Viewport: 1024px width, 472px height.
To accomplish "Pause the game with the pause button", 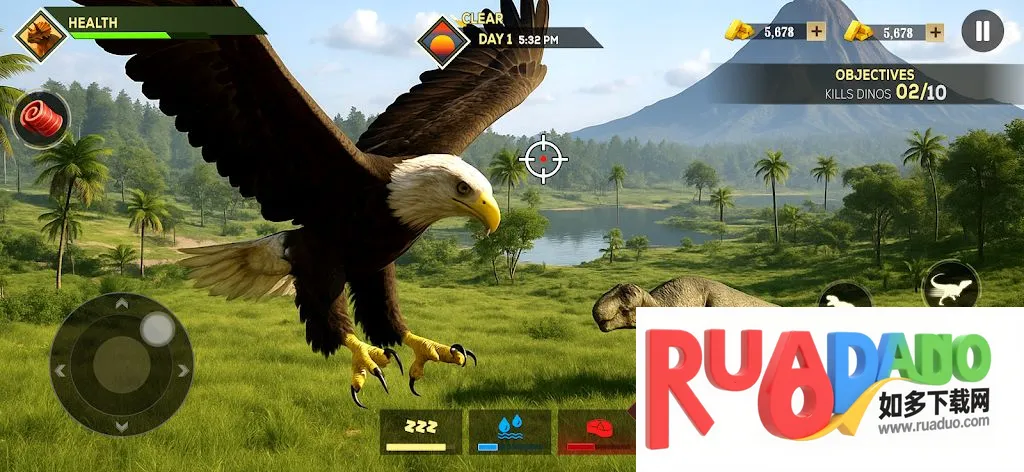I will [982, 31].
